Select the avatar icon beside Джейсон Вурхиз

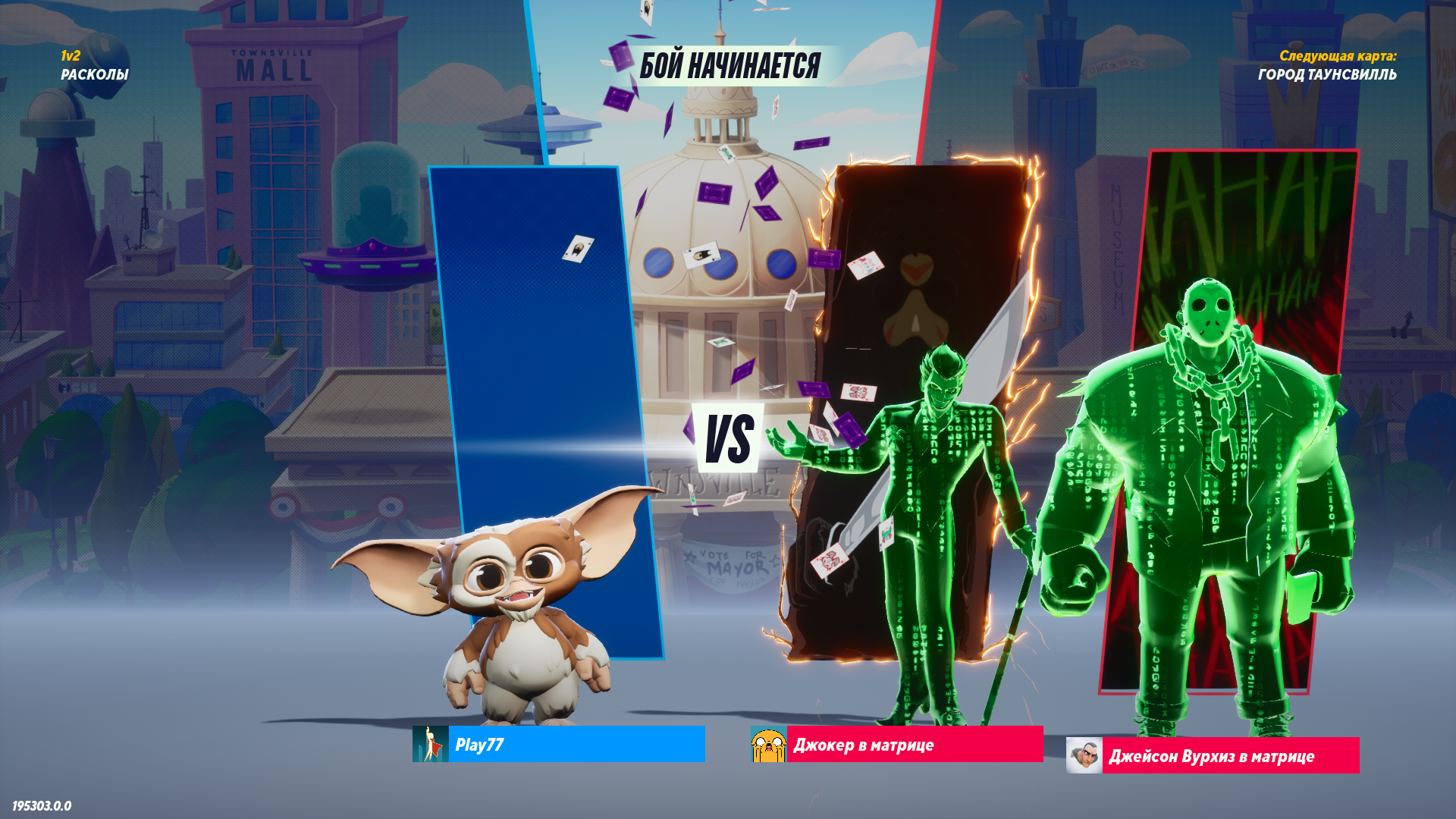coord(1084,755)
